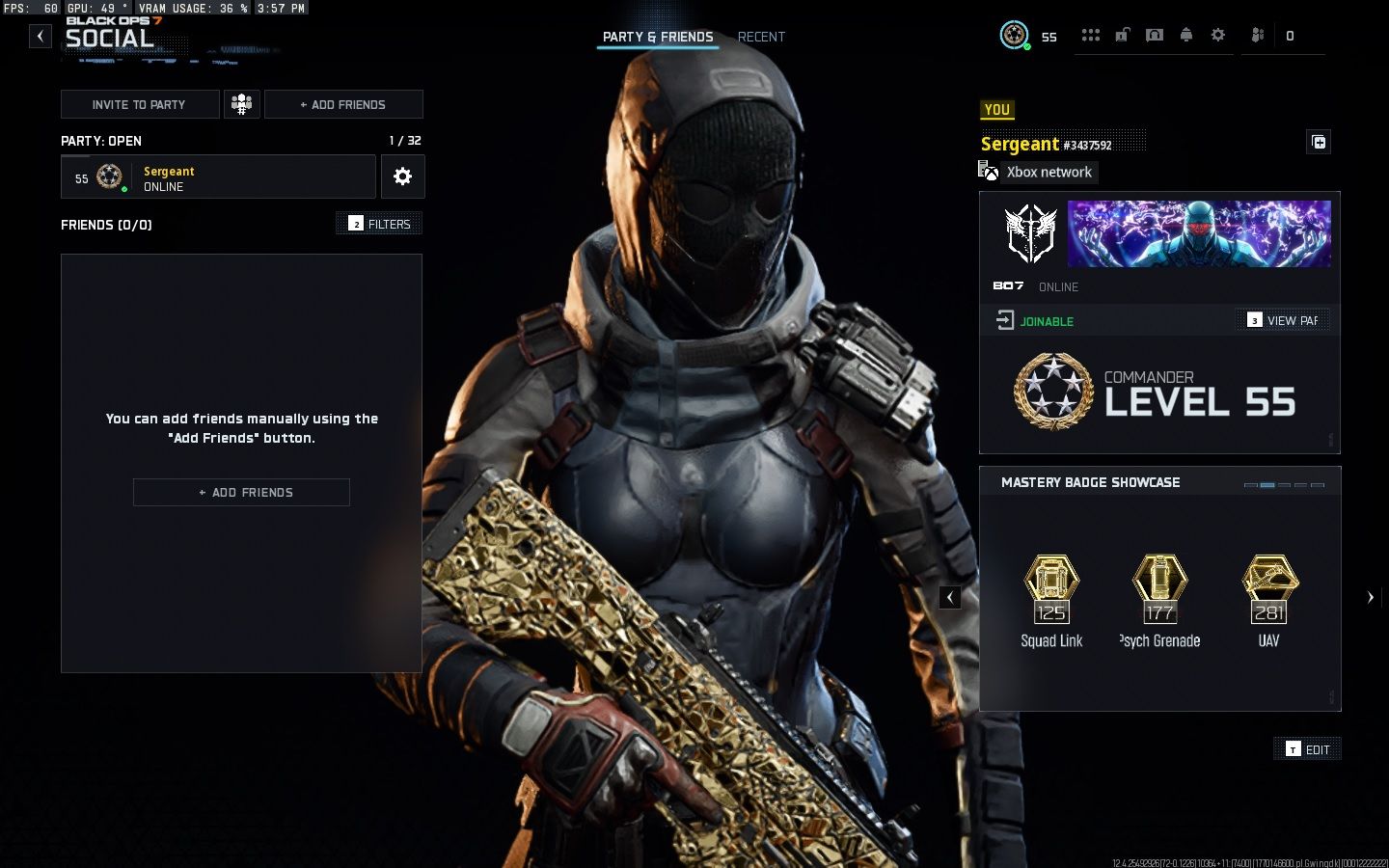1389x868 pixels.
Task: Click the group hashtag icon button
Action: pyautogui.click(x=242, y=104)
